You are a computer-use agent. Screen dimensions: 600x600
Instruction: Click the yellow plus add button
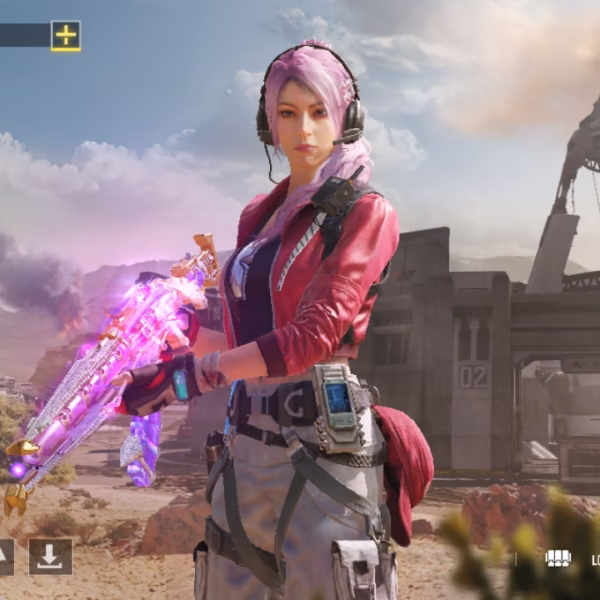pyautogui.click(x=65, y=36)
